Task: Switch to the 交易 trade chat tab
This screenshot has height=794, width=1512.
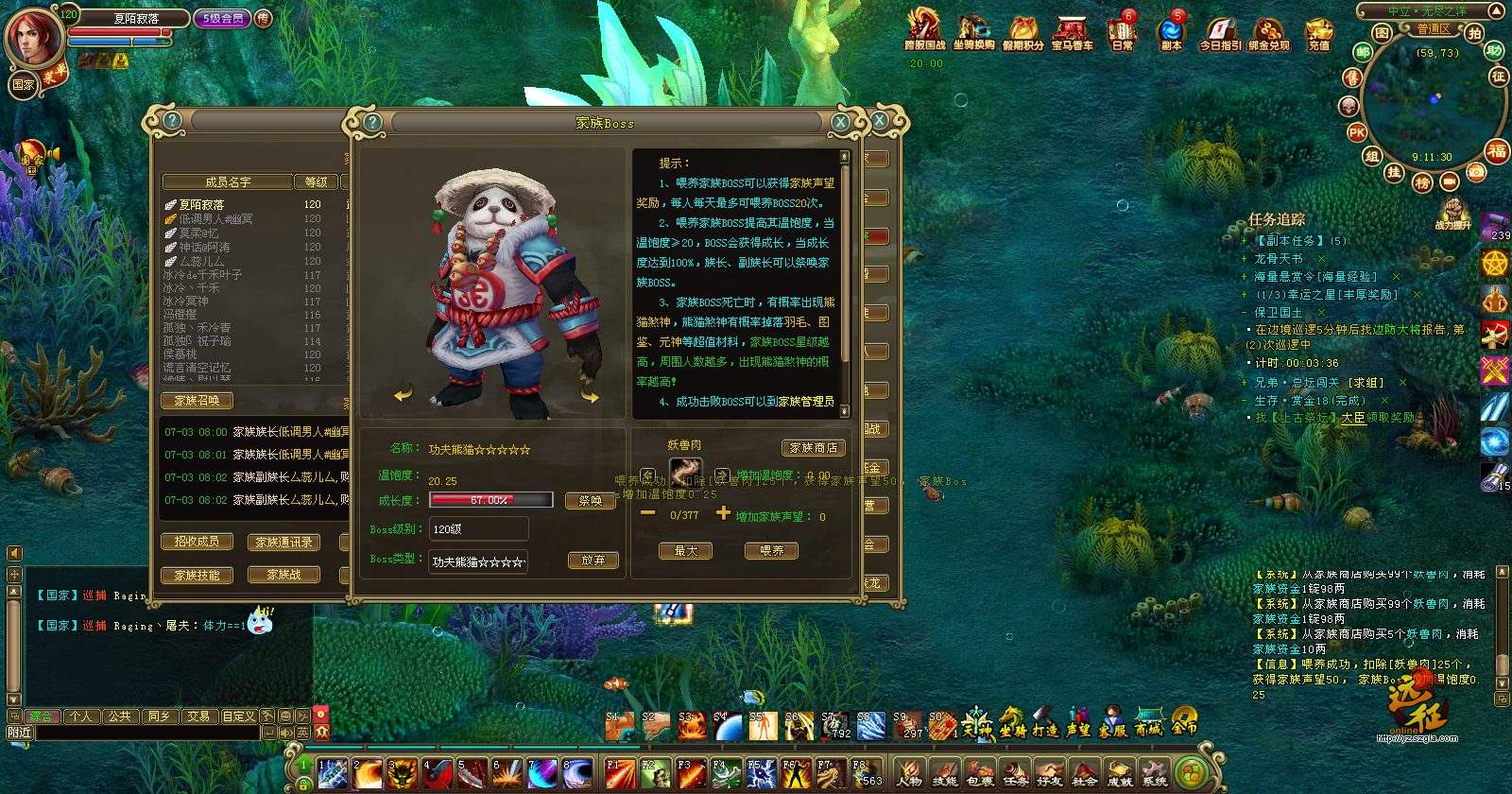Action: pyautogui.click(x=198, y=716)
